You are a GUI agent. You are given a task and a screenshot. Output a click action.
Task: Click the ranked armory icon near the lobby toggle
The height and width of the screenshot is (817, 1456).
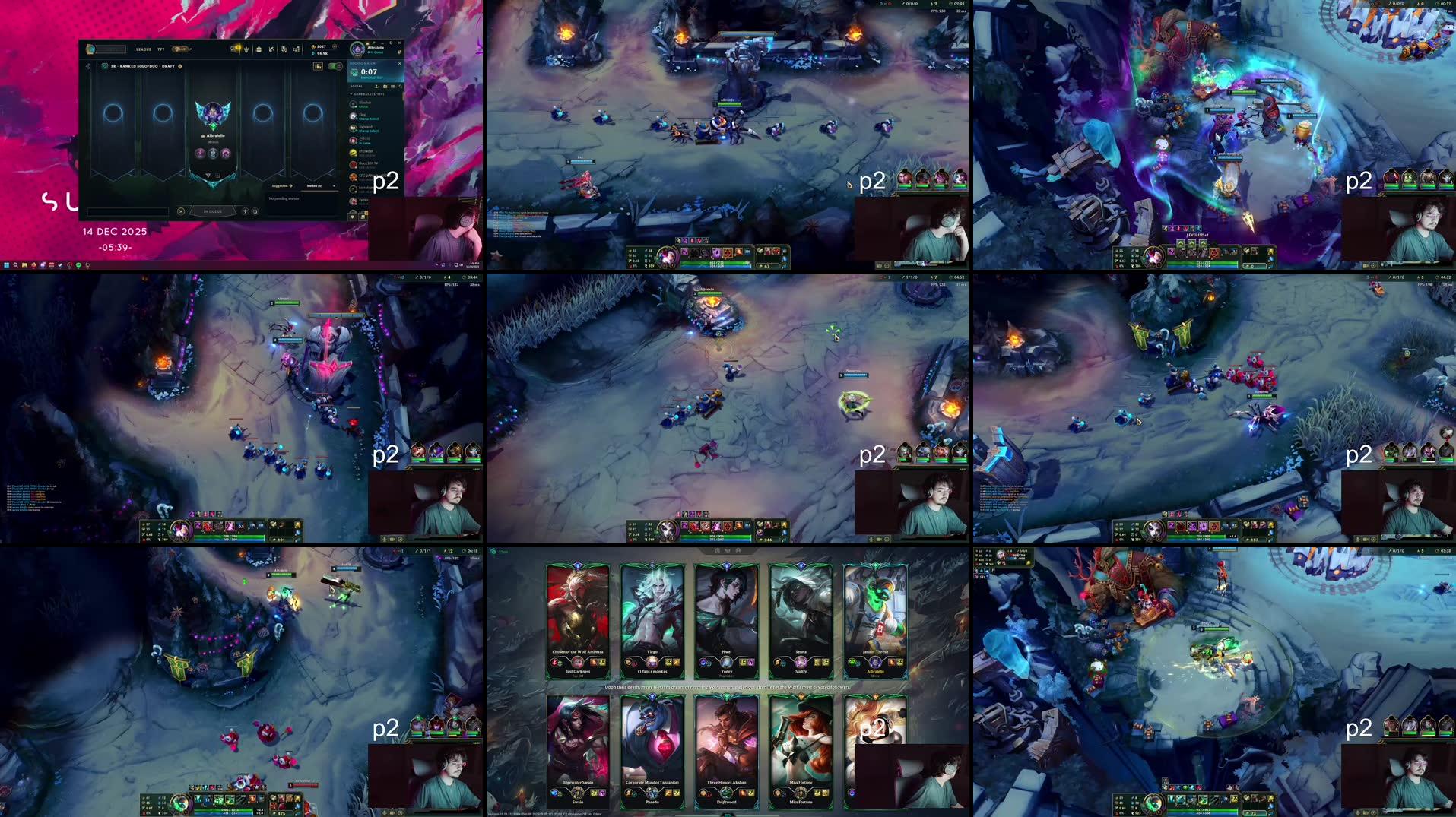[318, 66]
